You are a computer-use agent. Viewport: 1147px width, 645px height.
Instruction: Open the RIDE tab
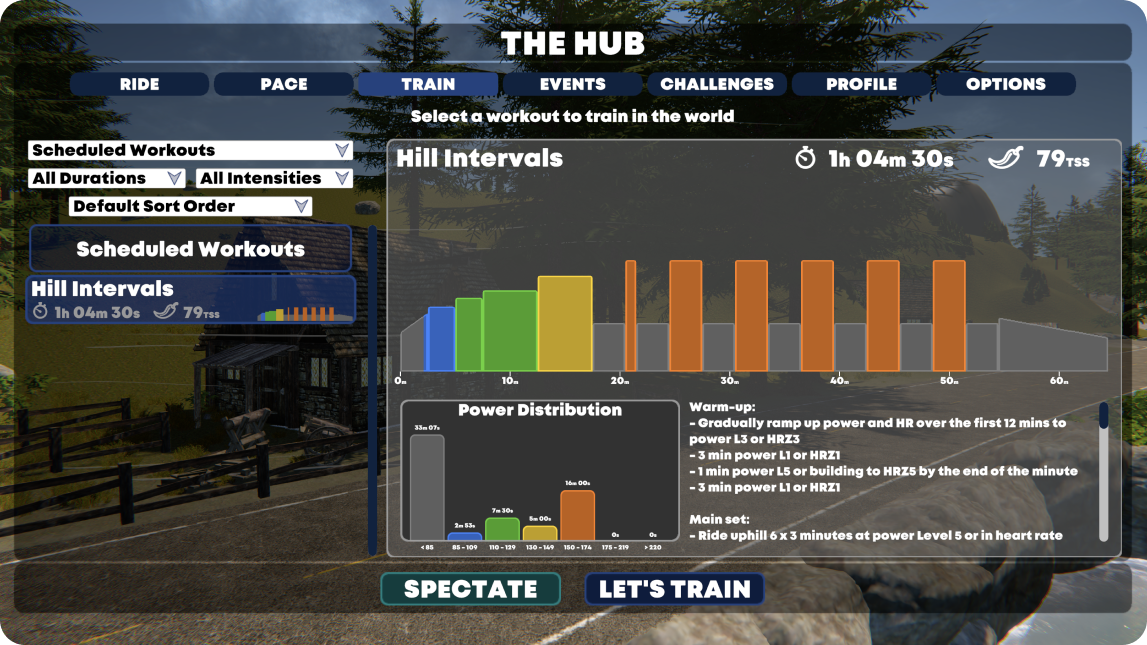[139, 84]
